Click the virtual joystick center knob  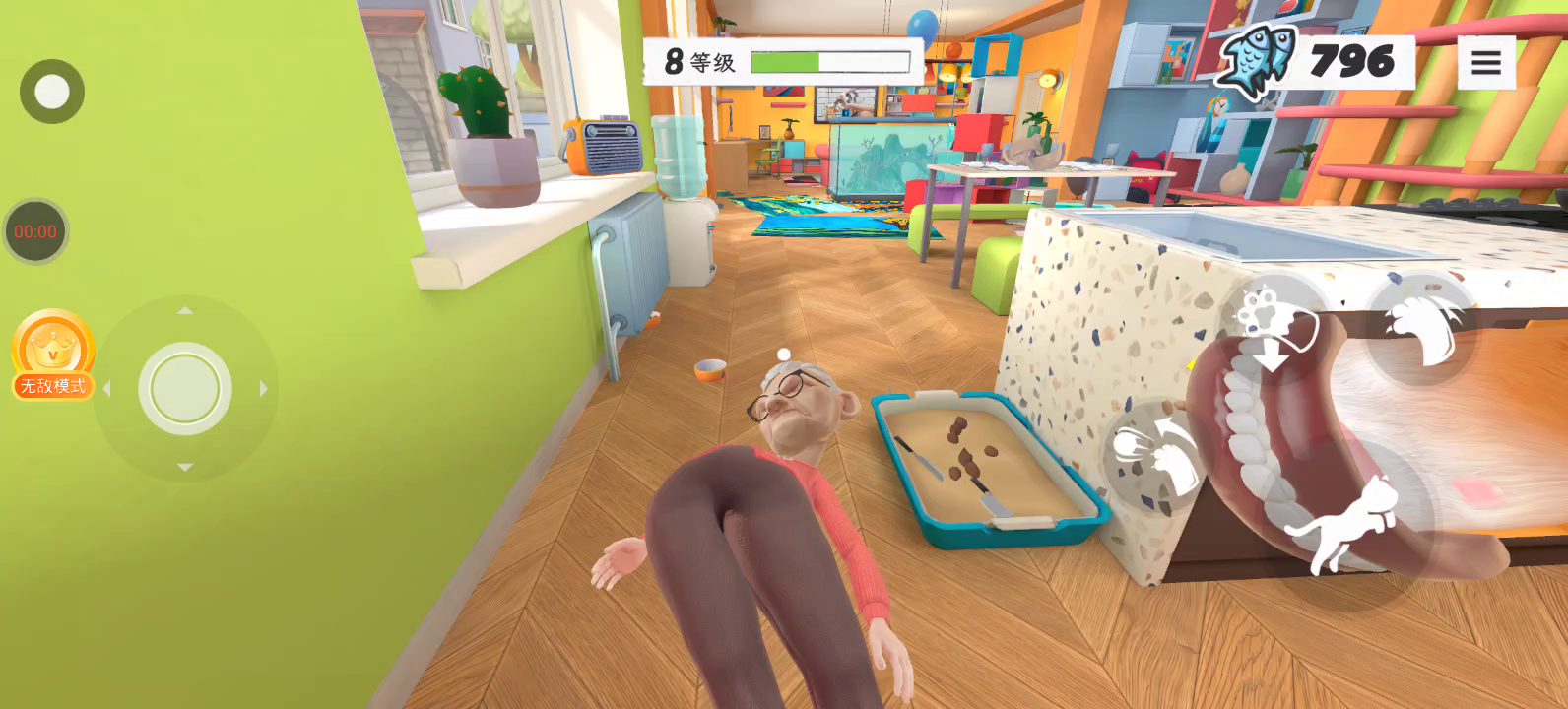[185, 389]
